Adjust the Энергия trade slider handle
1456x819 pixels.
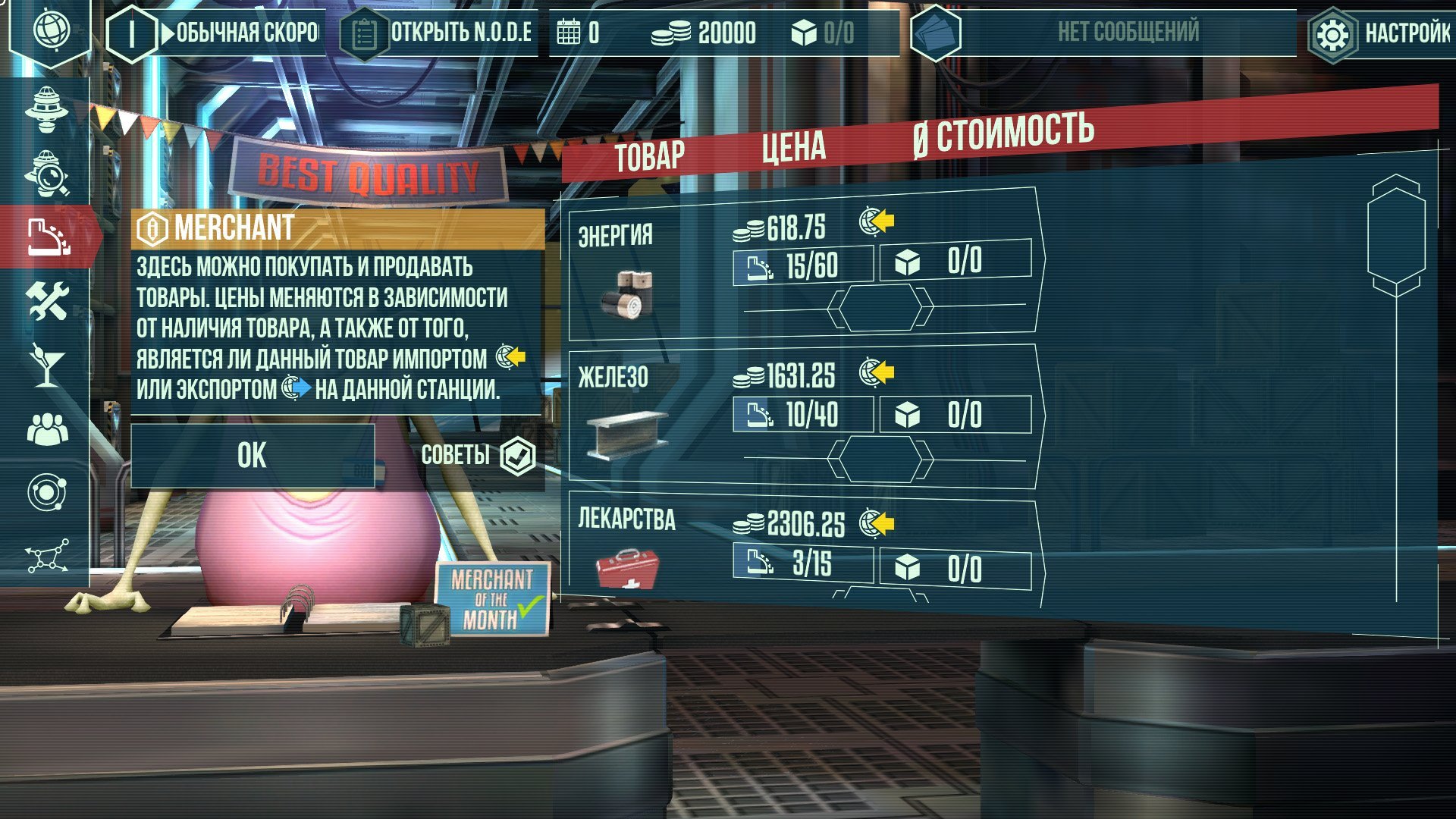click(x=880, y=308)
